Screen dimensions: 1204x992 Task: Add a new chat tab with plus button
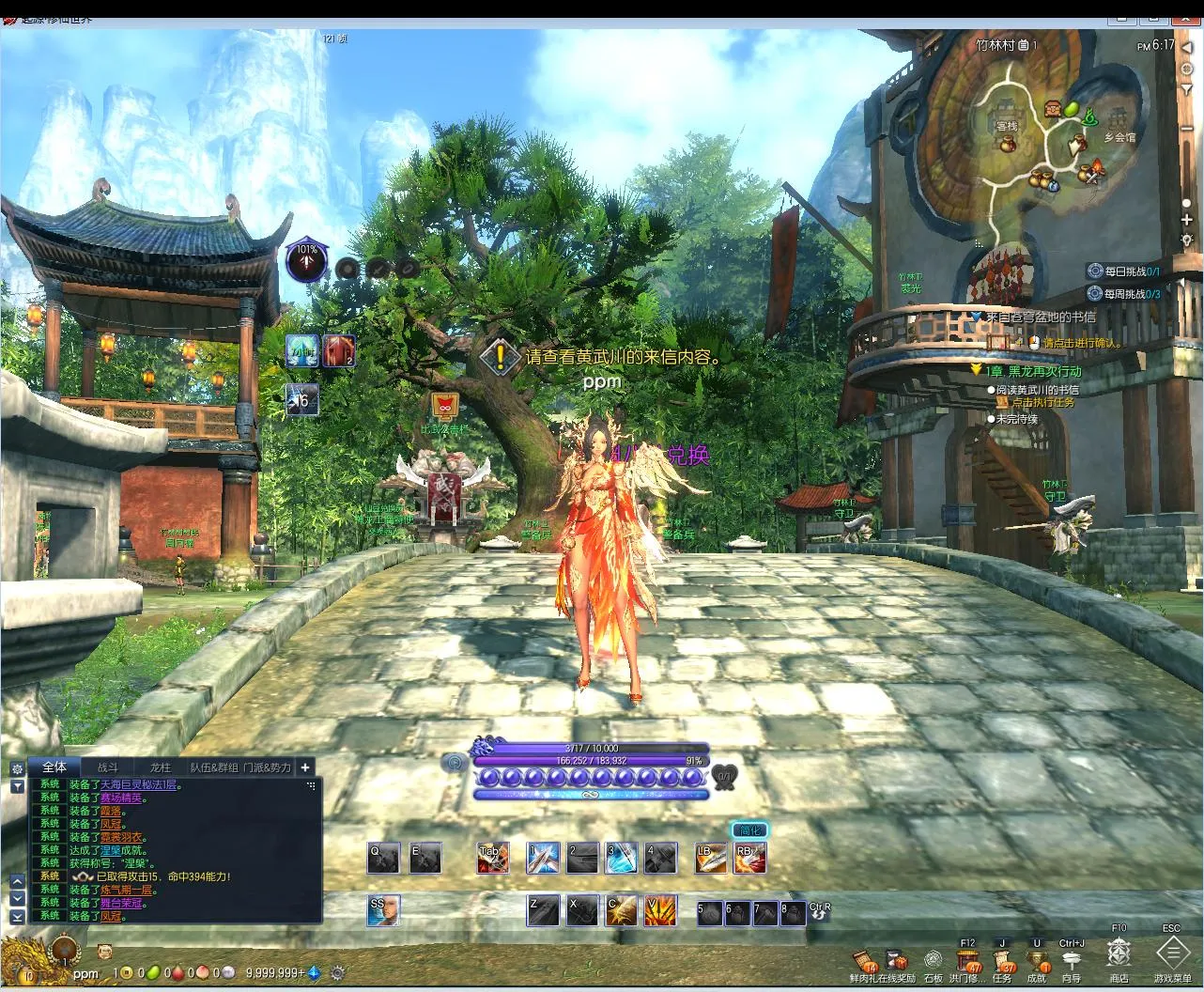click(305, 767)
